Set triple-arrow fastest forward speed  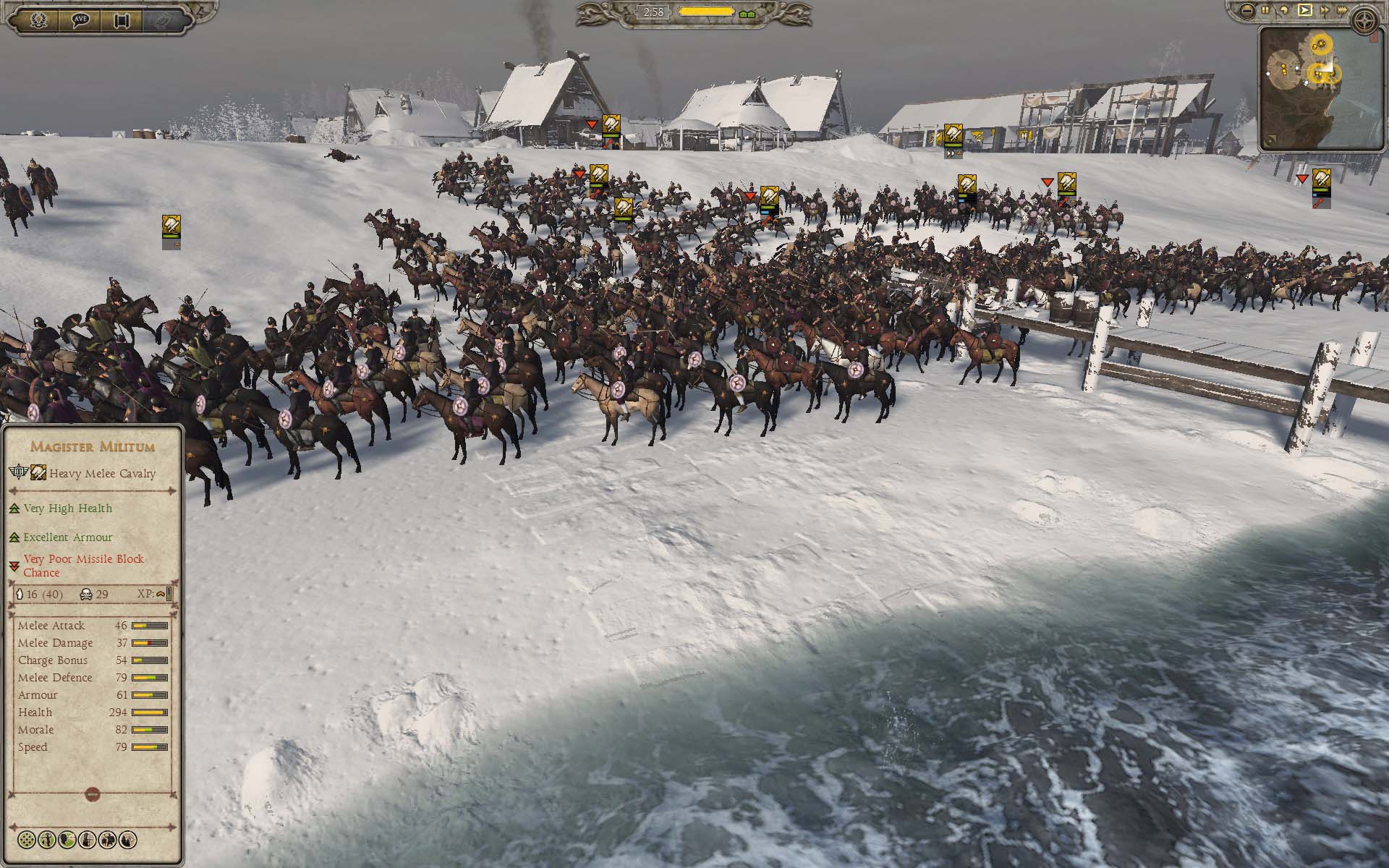point(1344,10)
